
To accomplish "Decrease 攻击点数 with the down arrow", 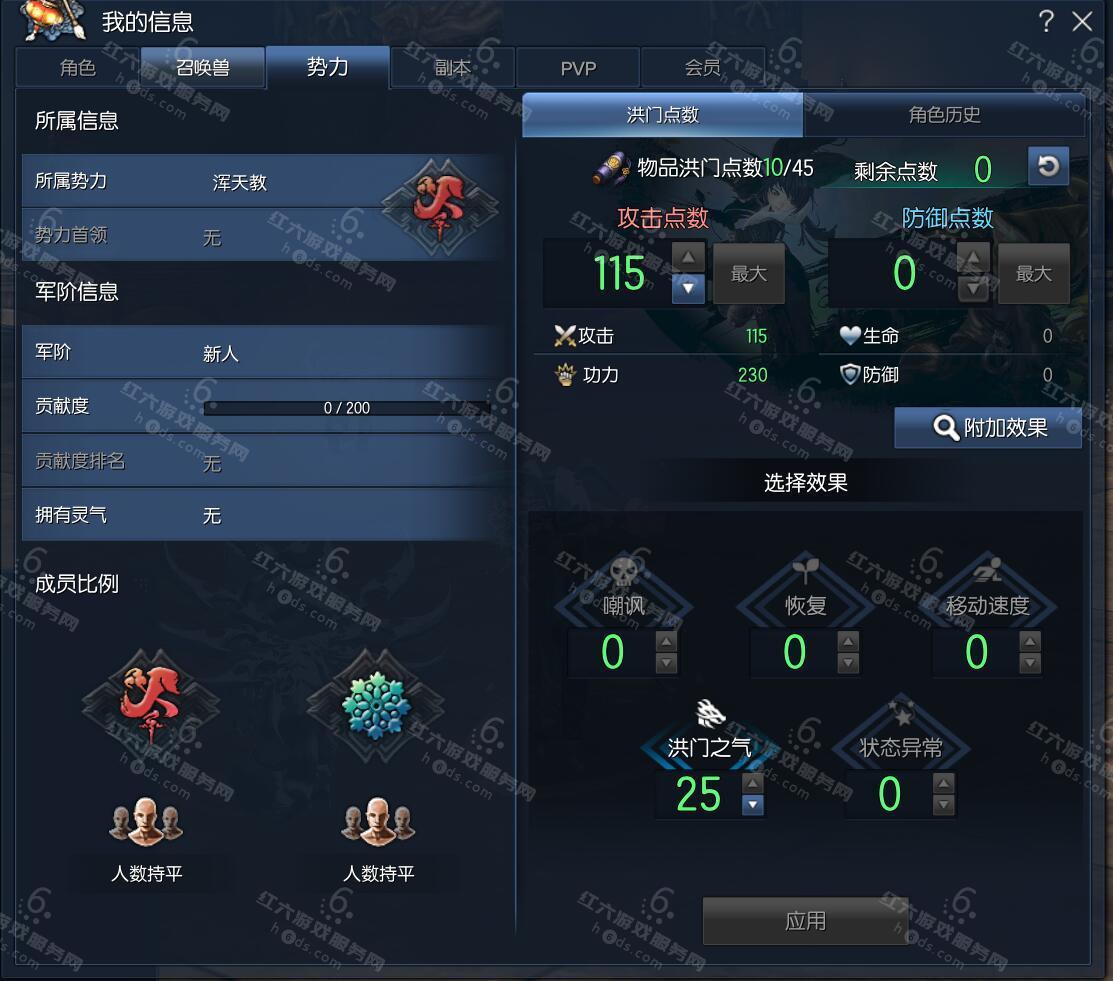I will click(688, 289).
